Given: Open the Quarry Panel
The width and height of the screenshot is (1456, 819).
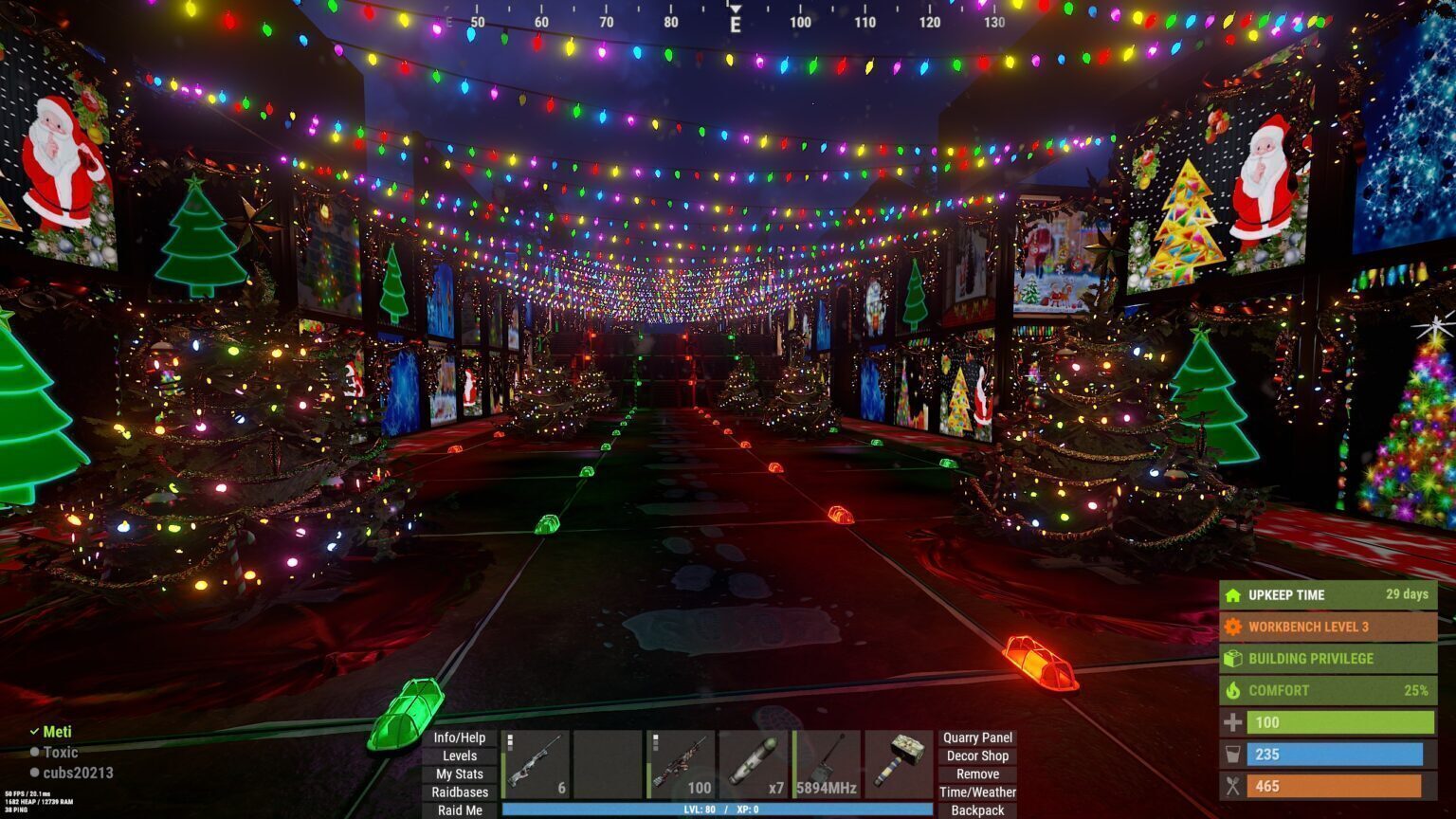Looking at the screenshot, I should [976, 737].
